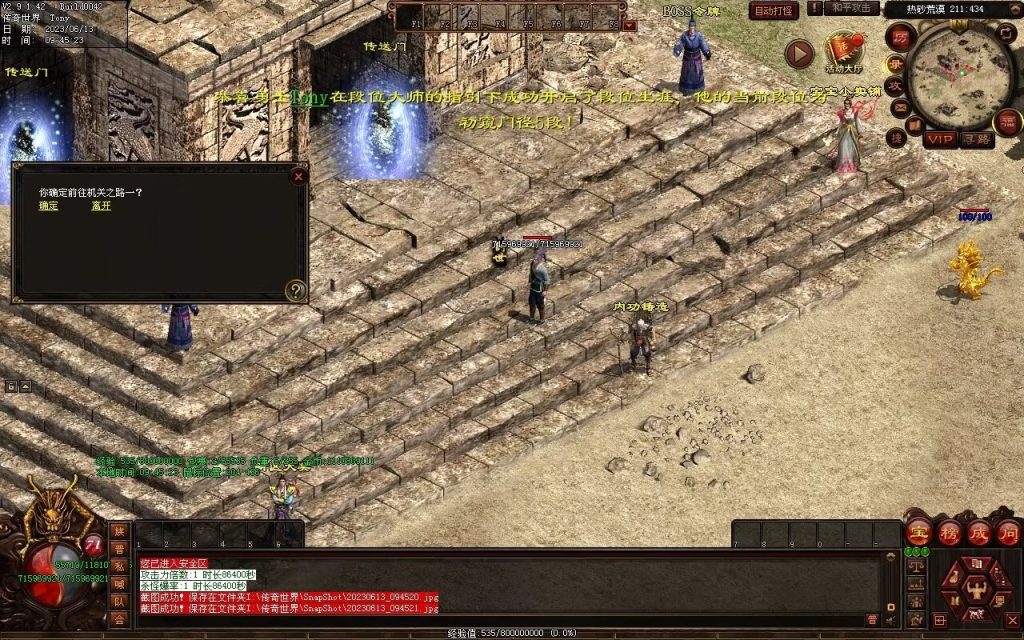Open the 活动大厅 event hall
This screenshot has height=640, width=1024.
(844, 51)
